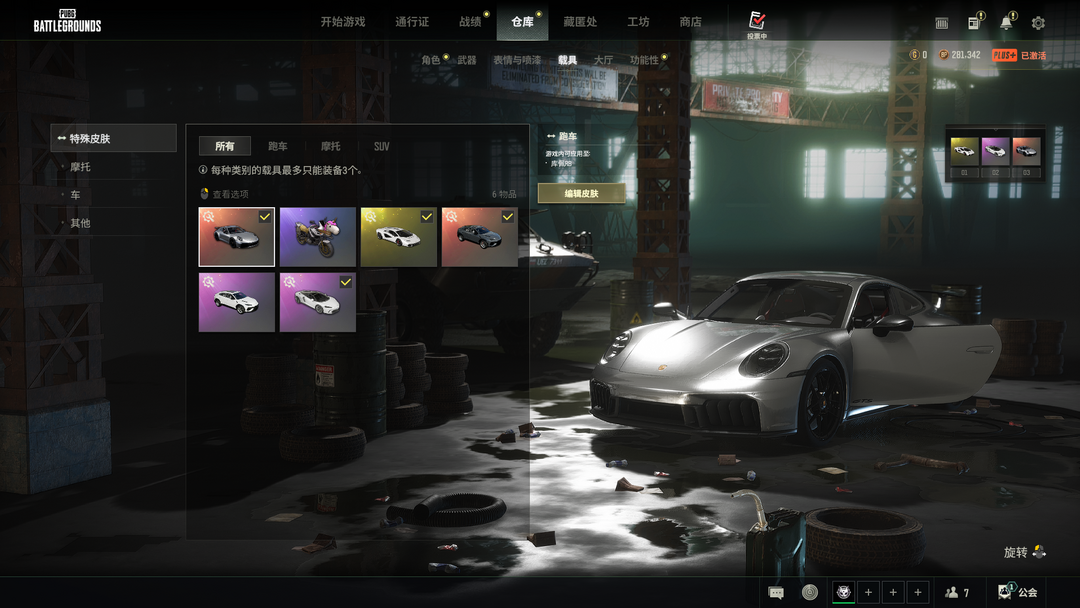Image resolution: width=1080 pixels, height=608 pixels.
Task: Open the 其他 side category
Action: [80, 223]
